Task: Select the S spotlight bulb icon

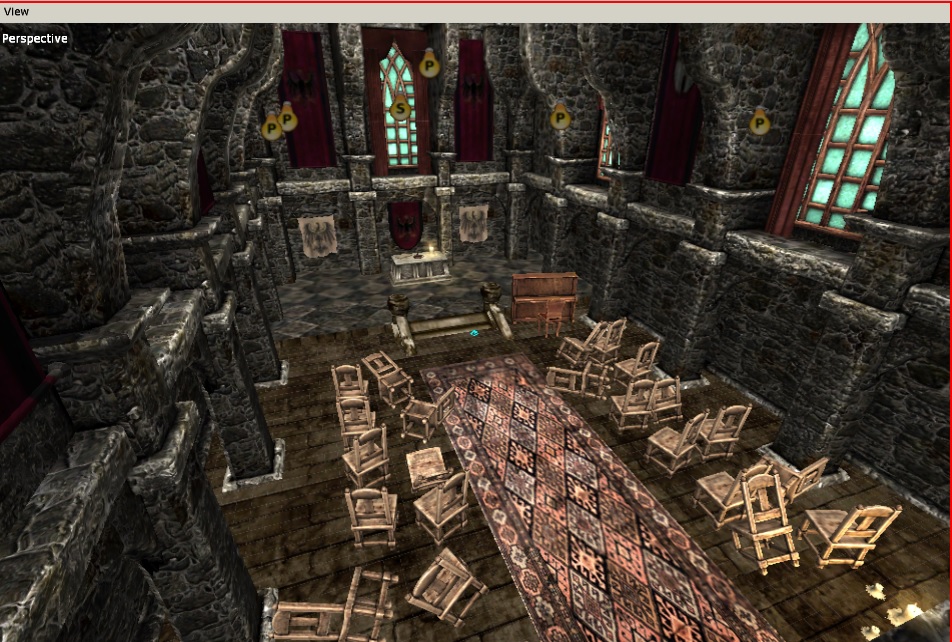Action: click(400, 106)
